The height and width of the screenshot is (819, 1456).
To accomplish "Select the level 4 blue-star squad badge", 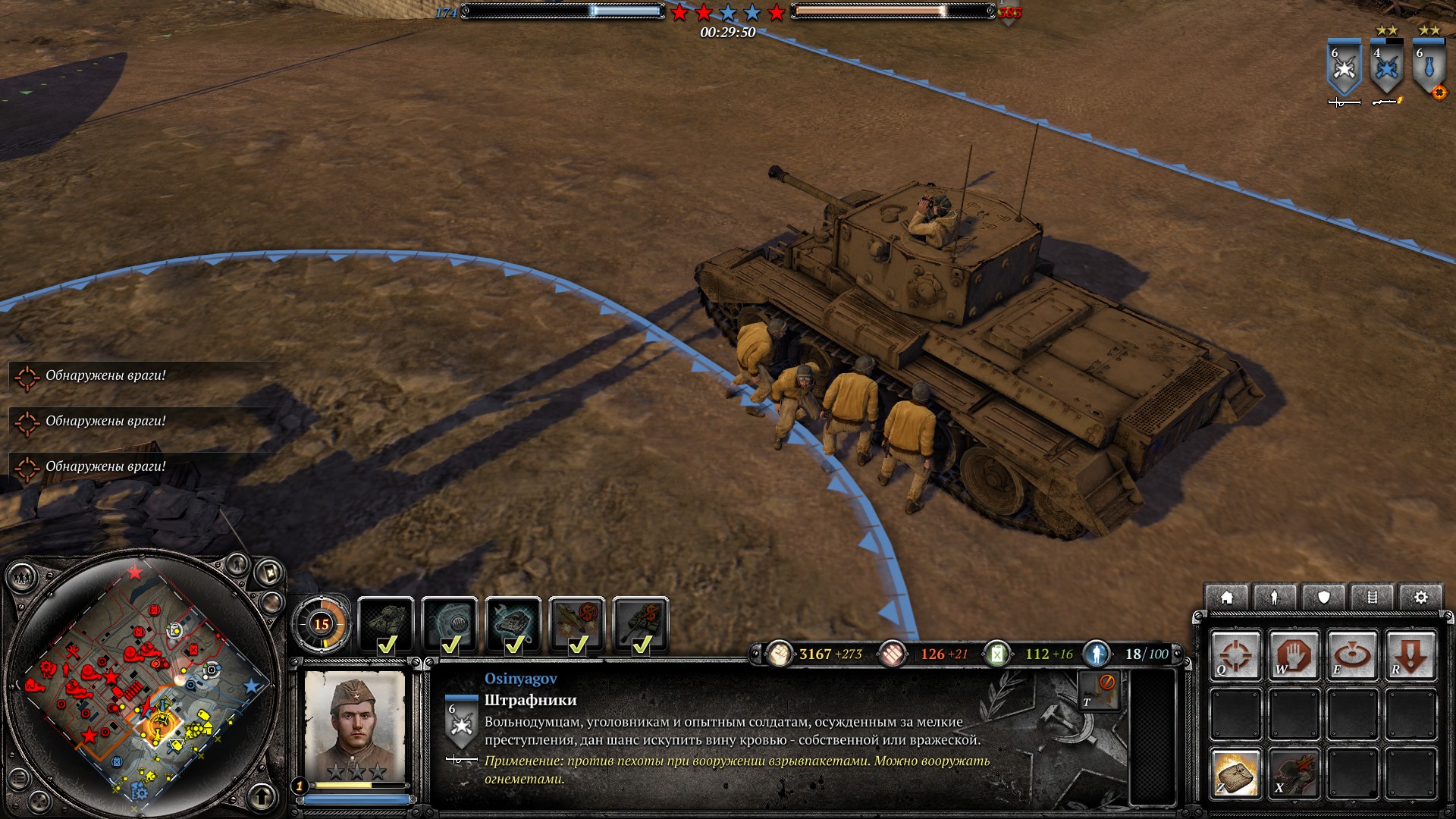I will (1386, 70).
